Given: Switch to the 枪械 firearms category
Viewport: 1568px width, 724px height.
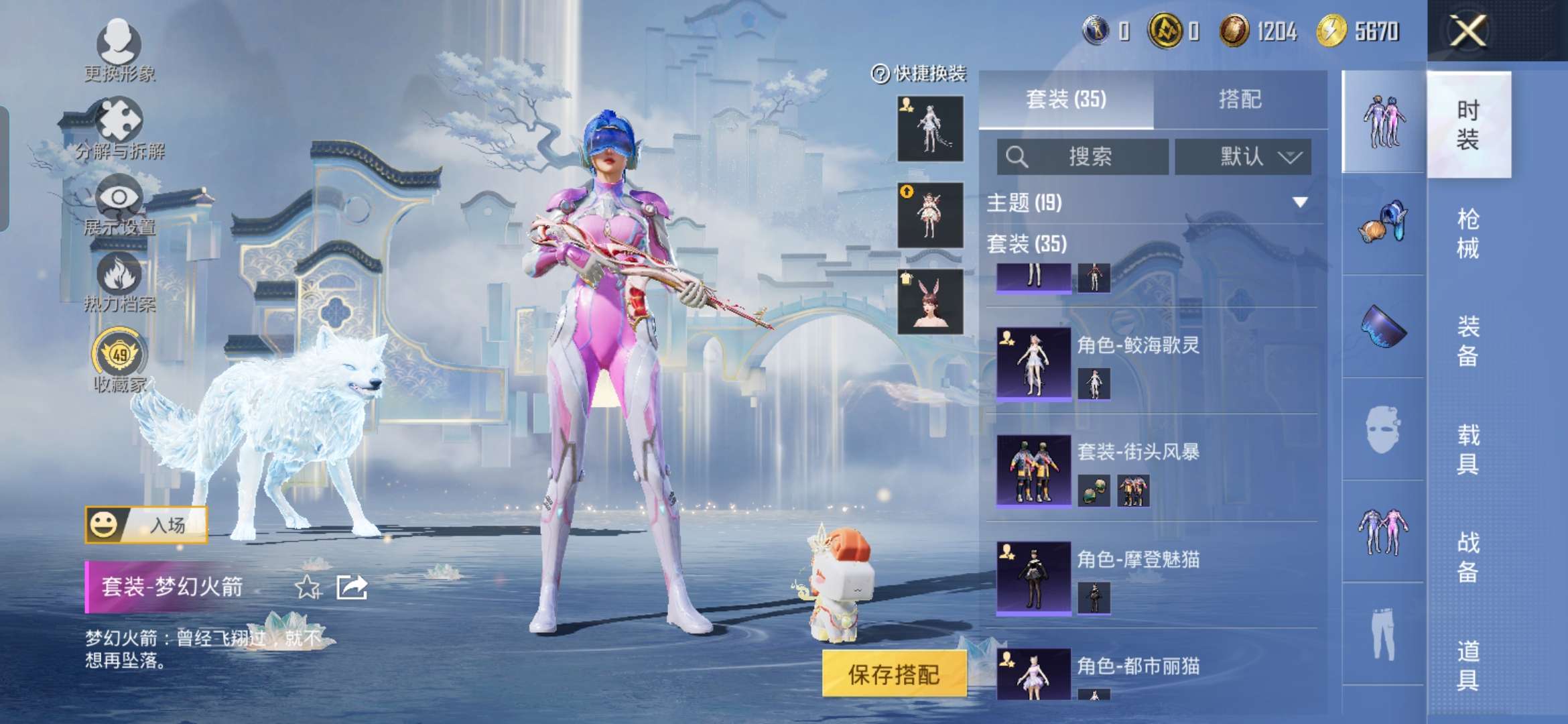Looking at the screenshot, I should tap(1467, 233).
